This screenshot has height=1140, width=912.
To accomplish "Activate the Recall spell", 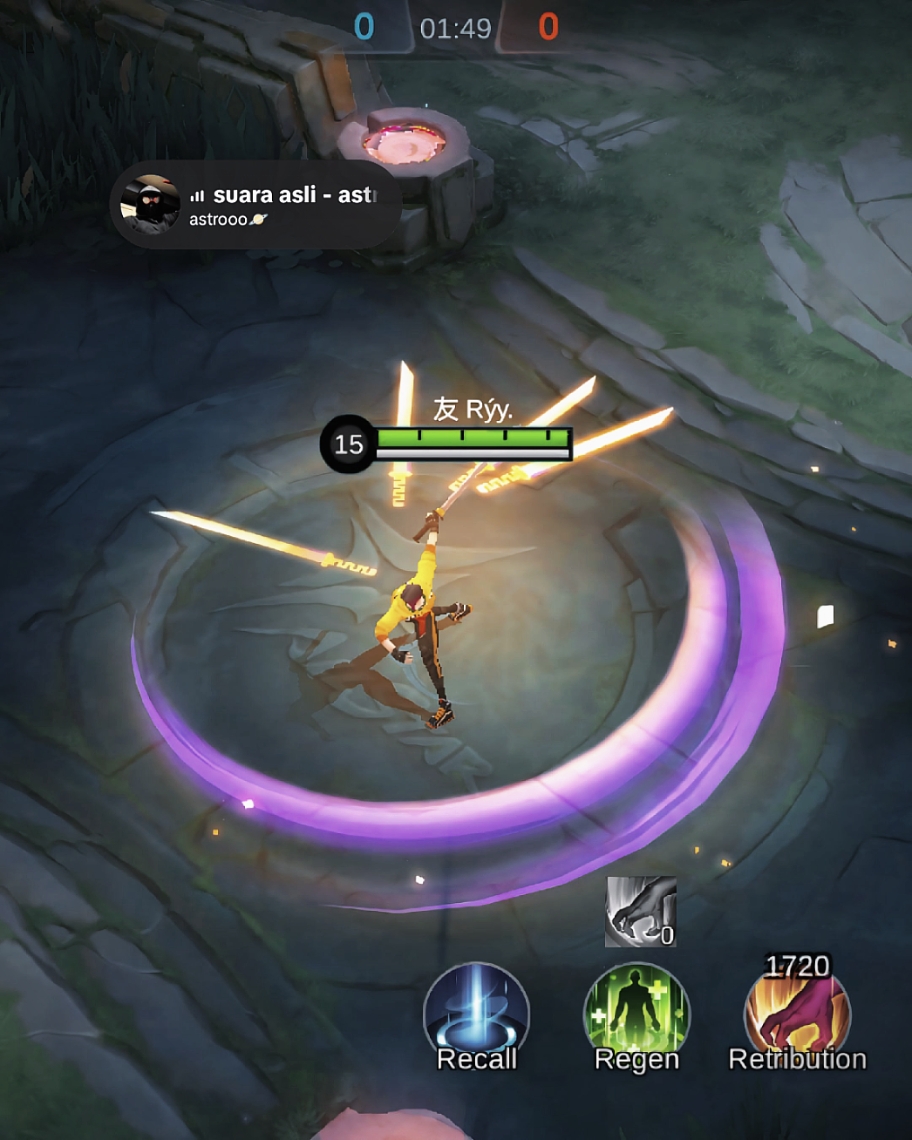I will (x=476, y=1014).
